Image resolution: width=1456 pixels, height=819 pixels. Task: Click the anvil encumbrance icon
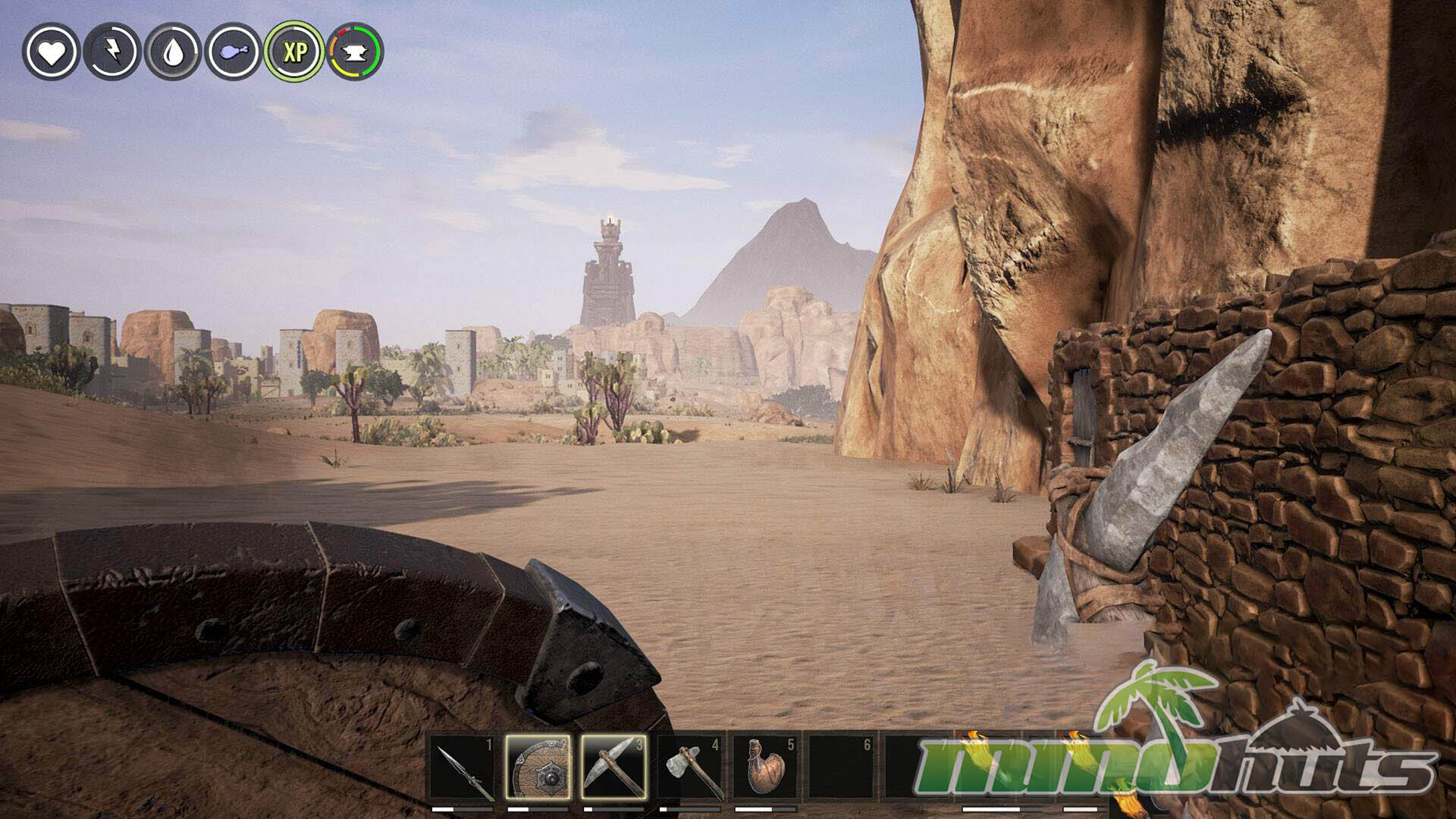click(355, 52)
